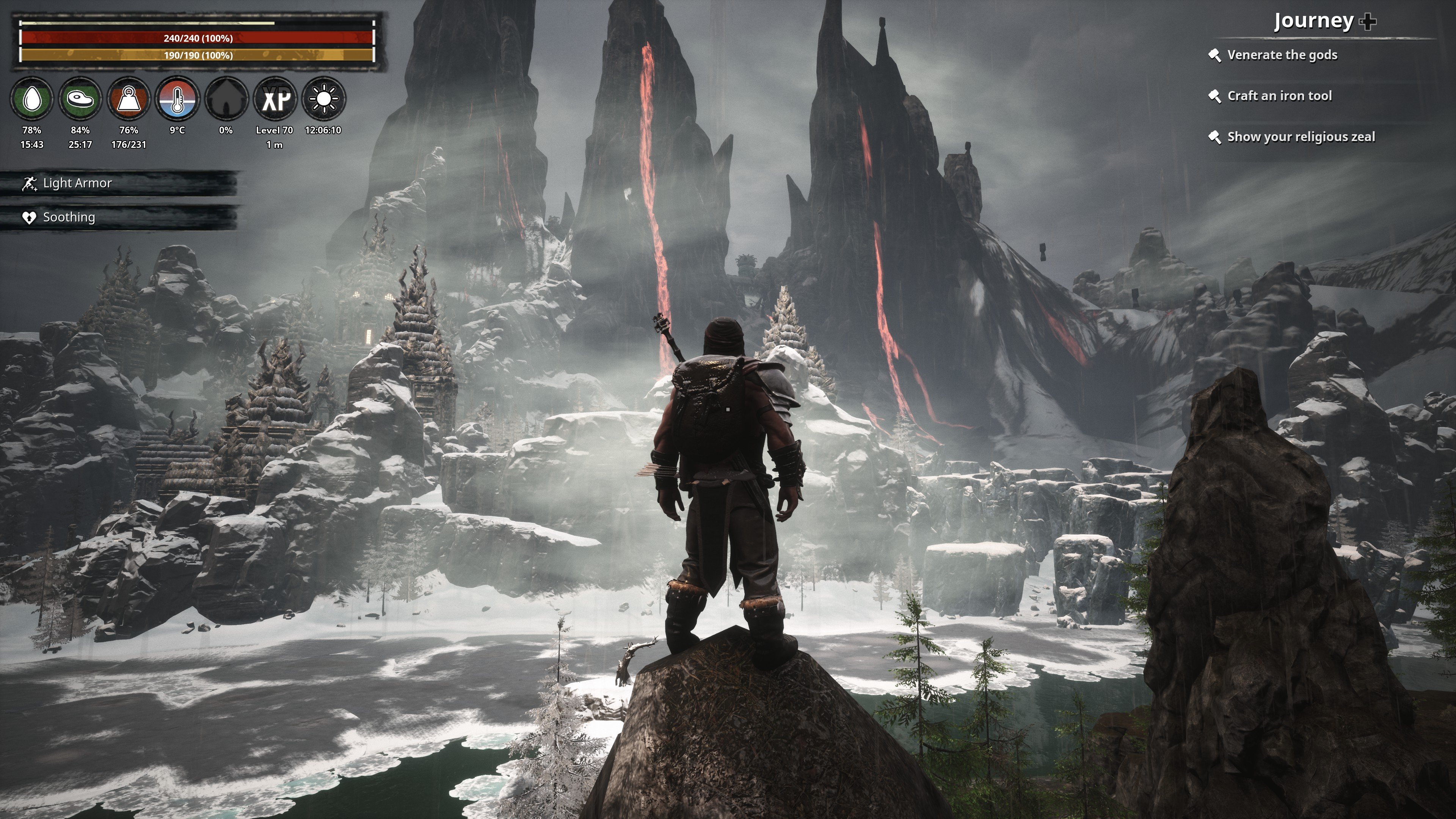
Task: Open the XP level icon
Action: (x=275, y=99)
